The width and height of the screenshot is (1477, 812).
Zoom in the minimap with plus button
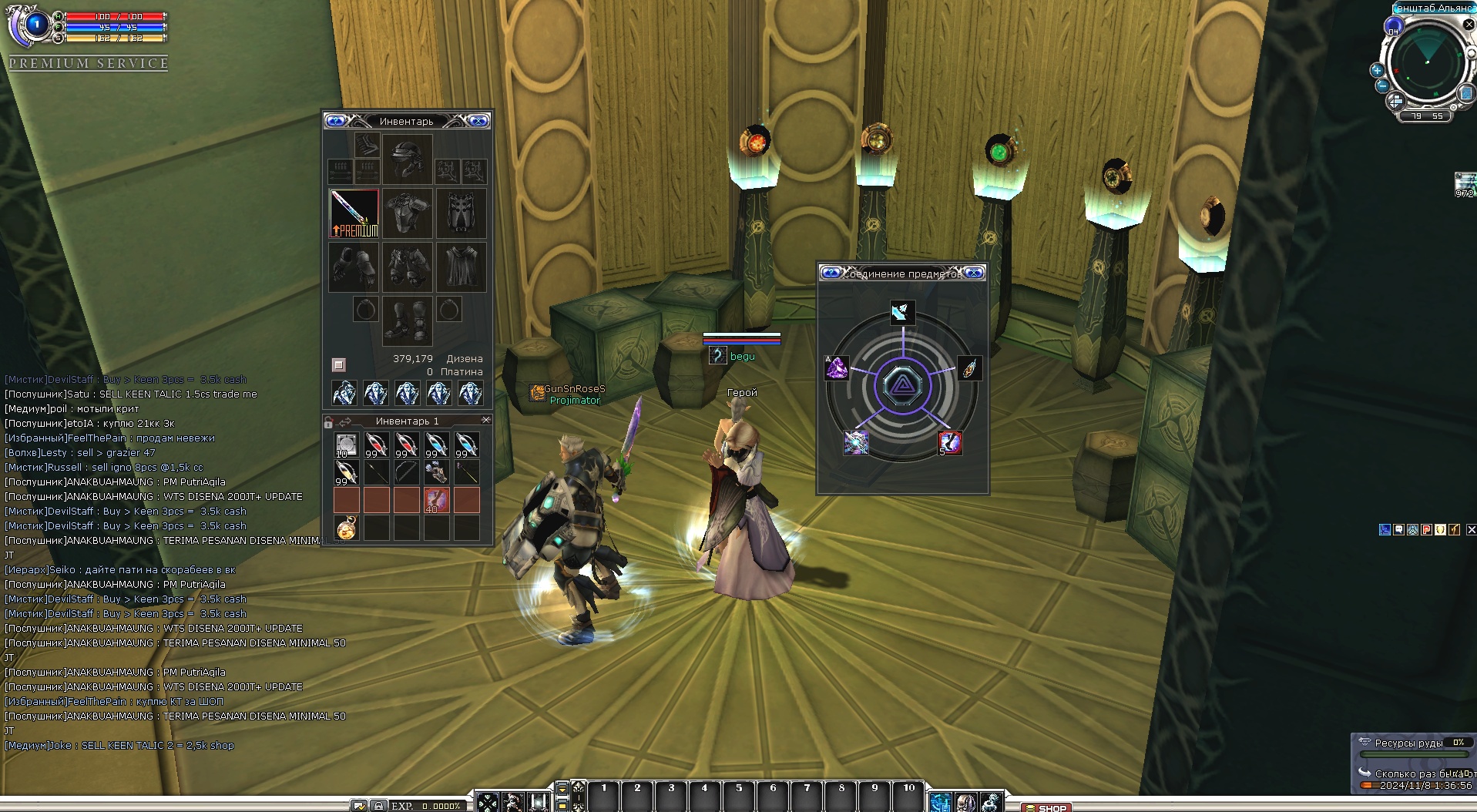point(1377,70)
